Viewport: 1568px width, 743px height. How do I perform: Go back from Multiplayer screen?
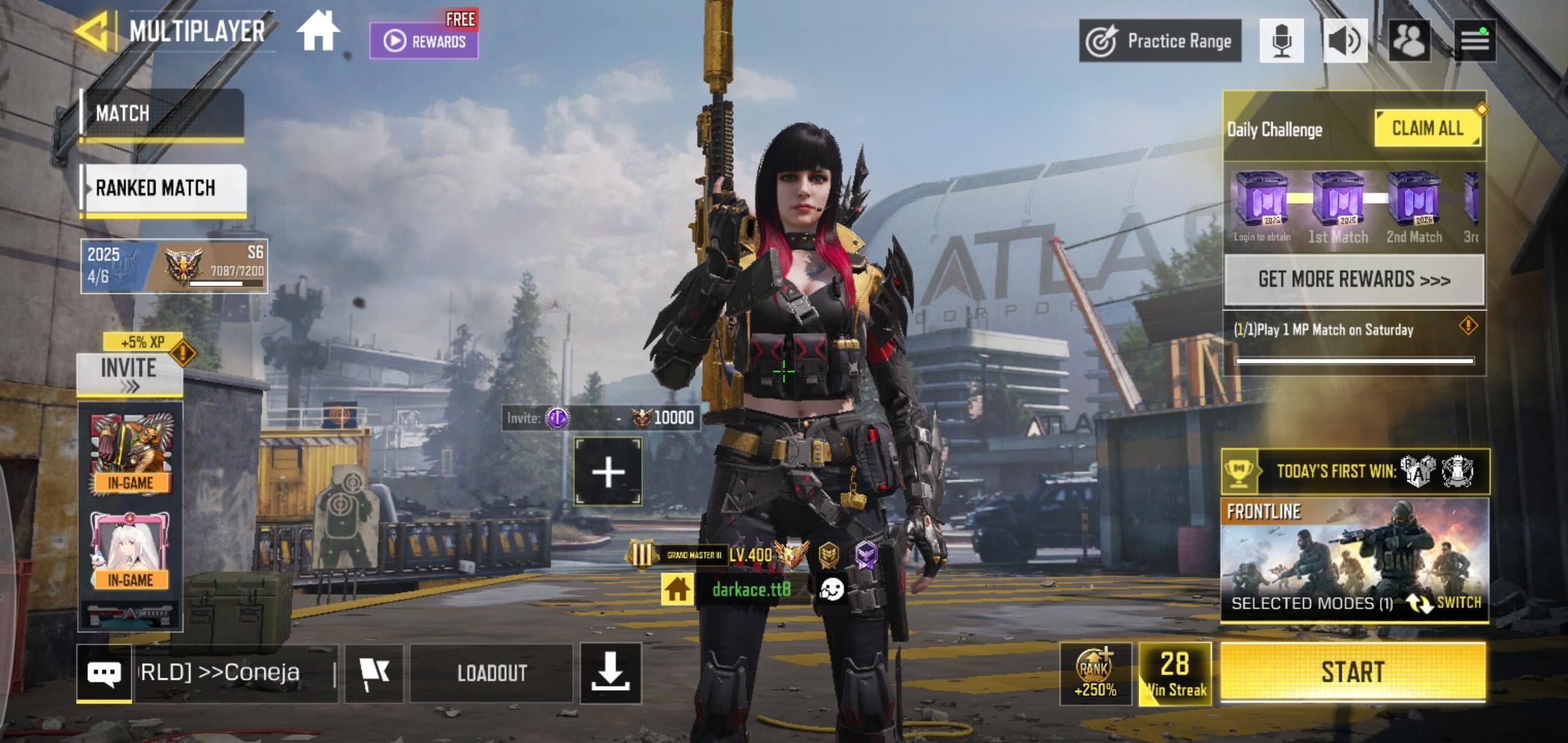tap(91, 31)
